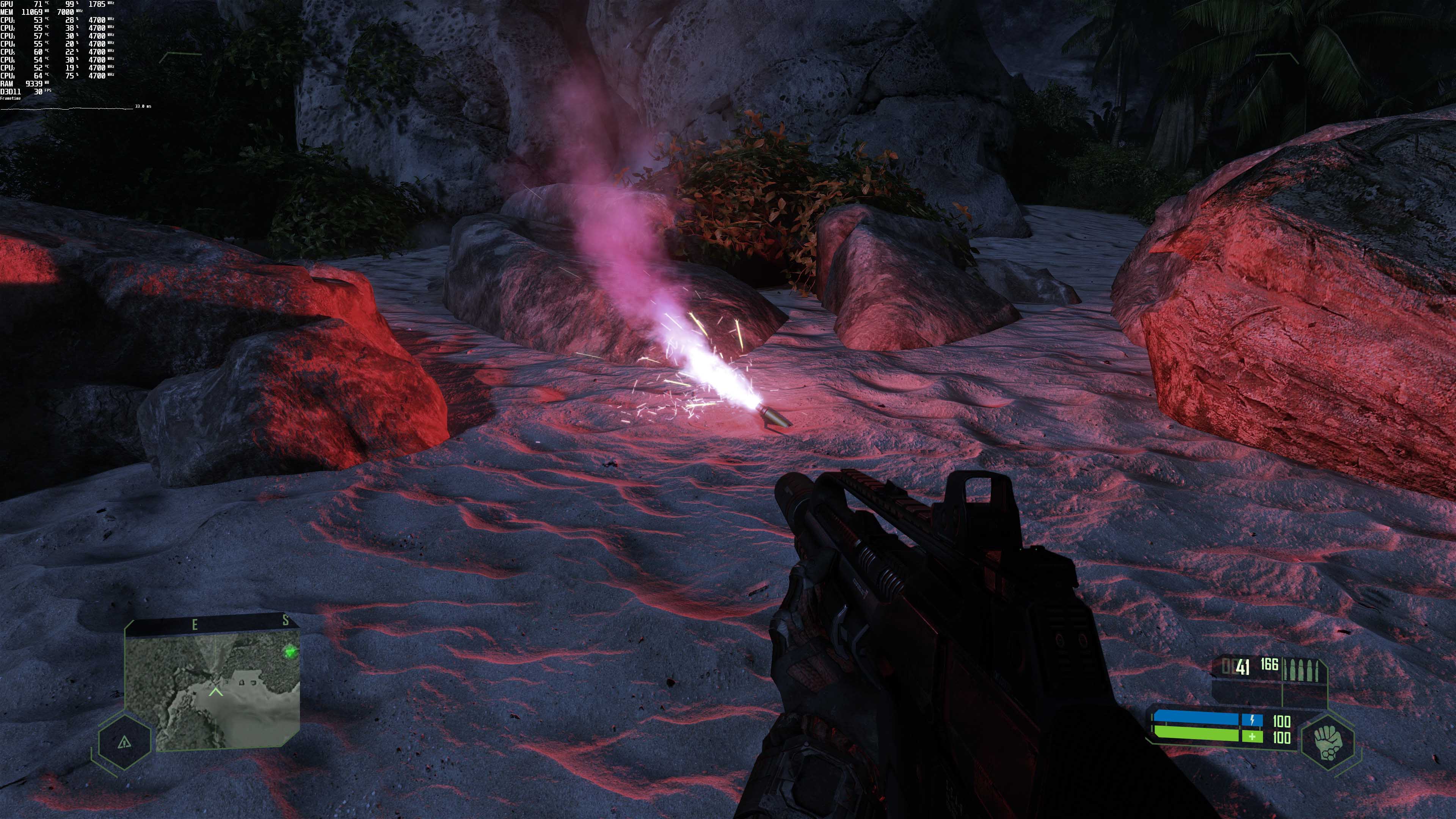Select the bullet fire-mode indicator

(x=1302, y=670)
